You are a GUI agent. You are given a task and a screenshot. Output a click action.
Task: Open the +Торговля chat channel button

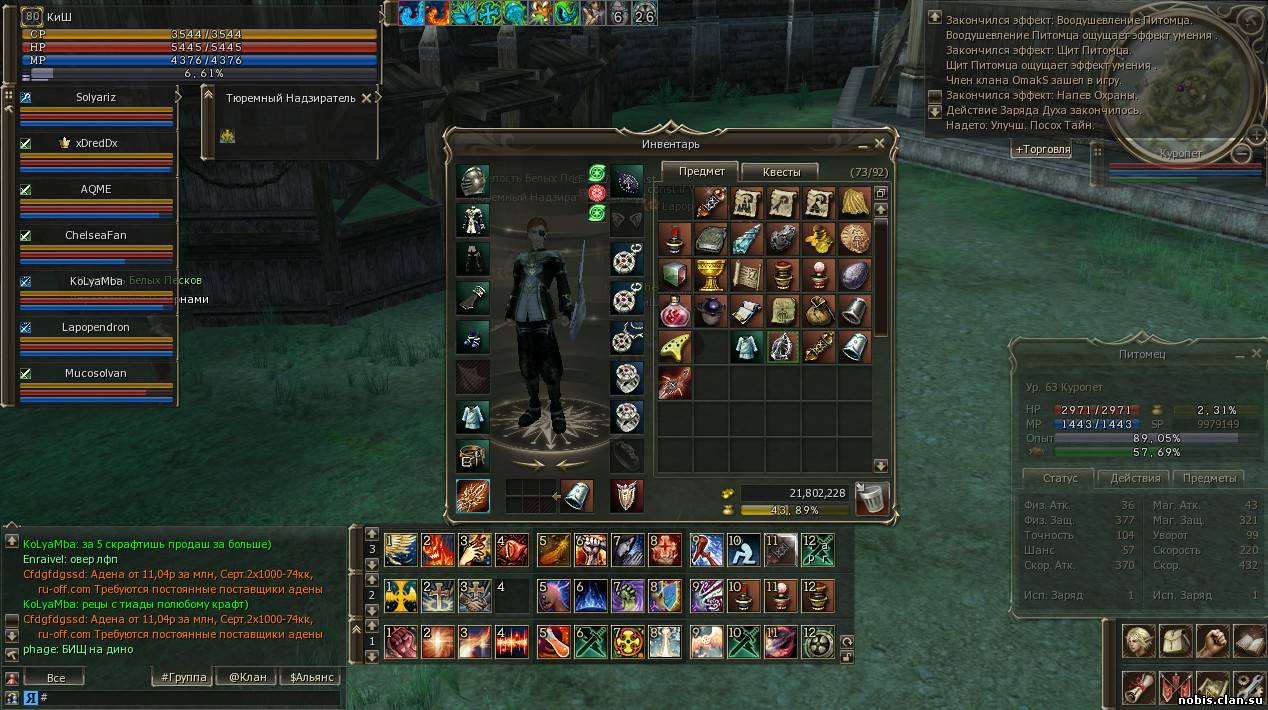tap(1041, 150)
